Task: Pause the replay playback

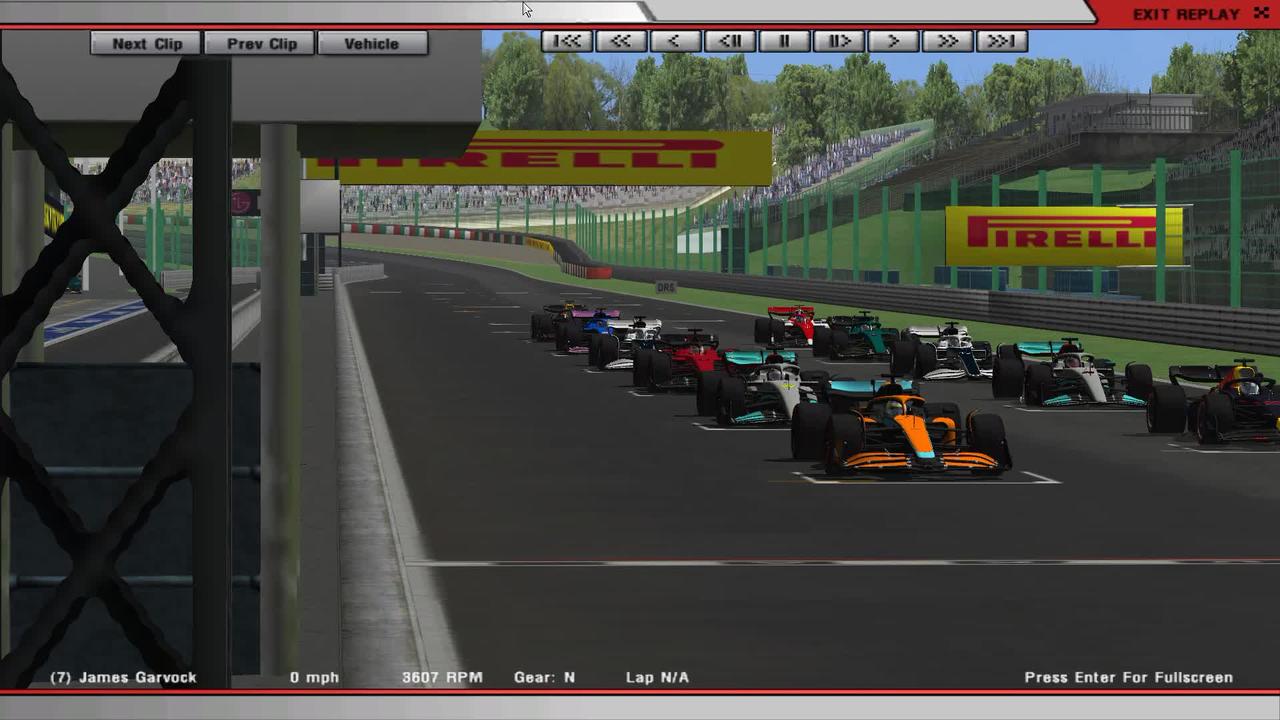Action: coord(784,41)
